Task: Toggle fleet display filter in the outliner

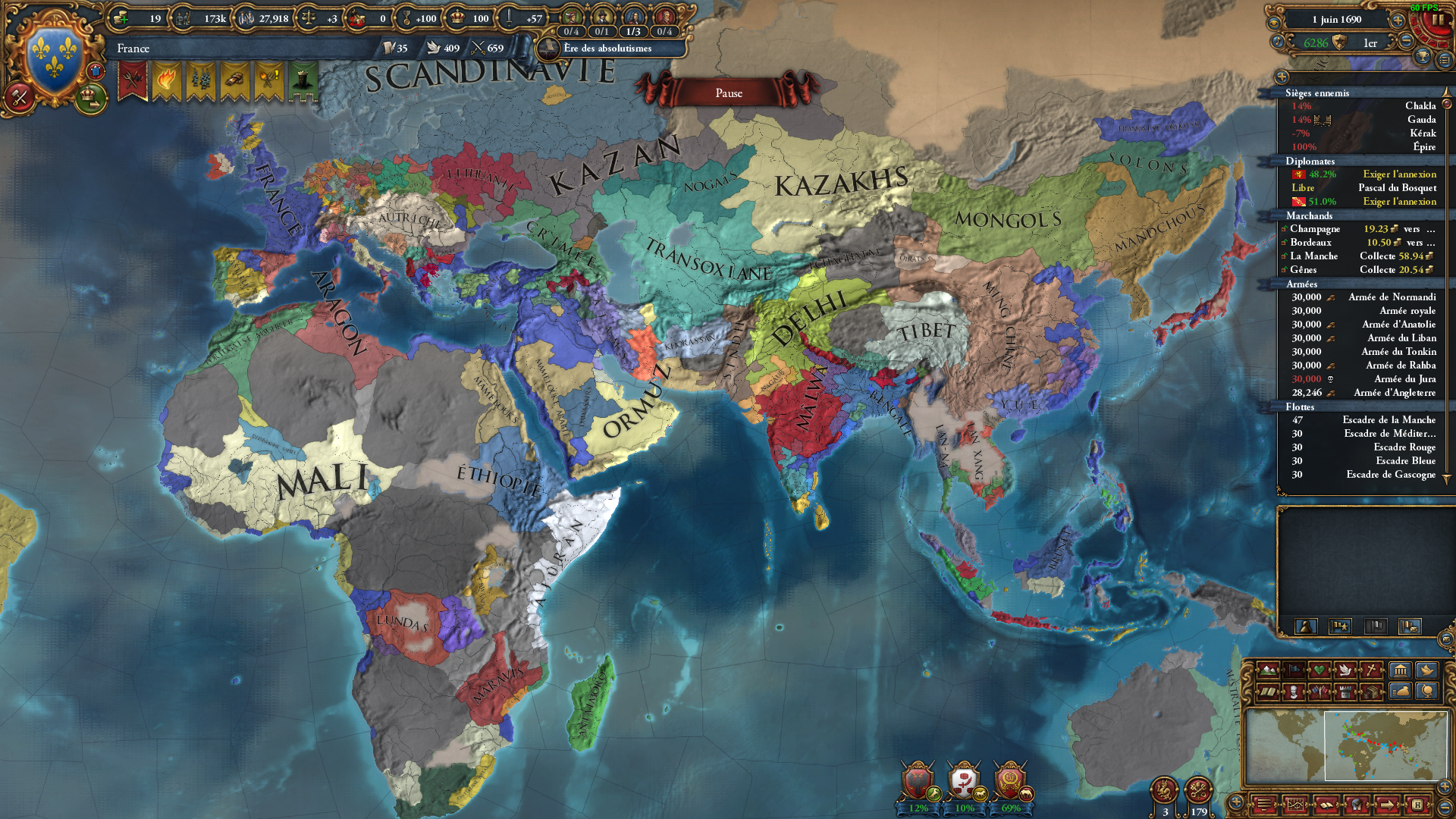Action: (1376, 627)
